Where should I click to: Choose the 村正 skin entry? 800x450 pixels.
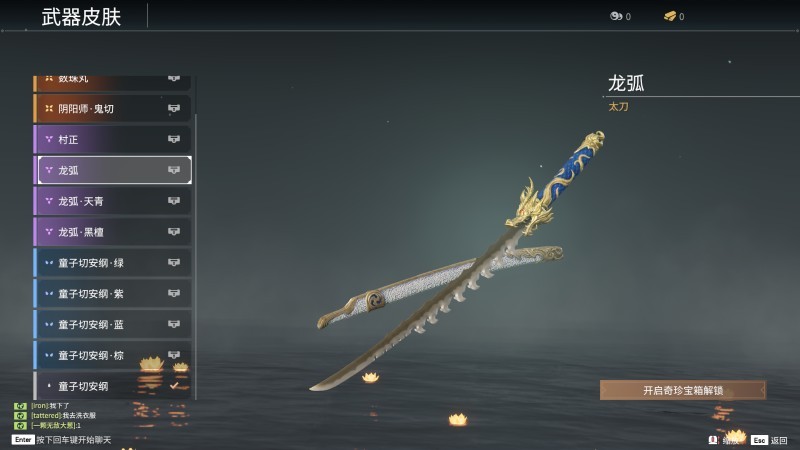(x=112, y=139)
